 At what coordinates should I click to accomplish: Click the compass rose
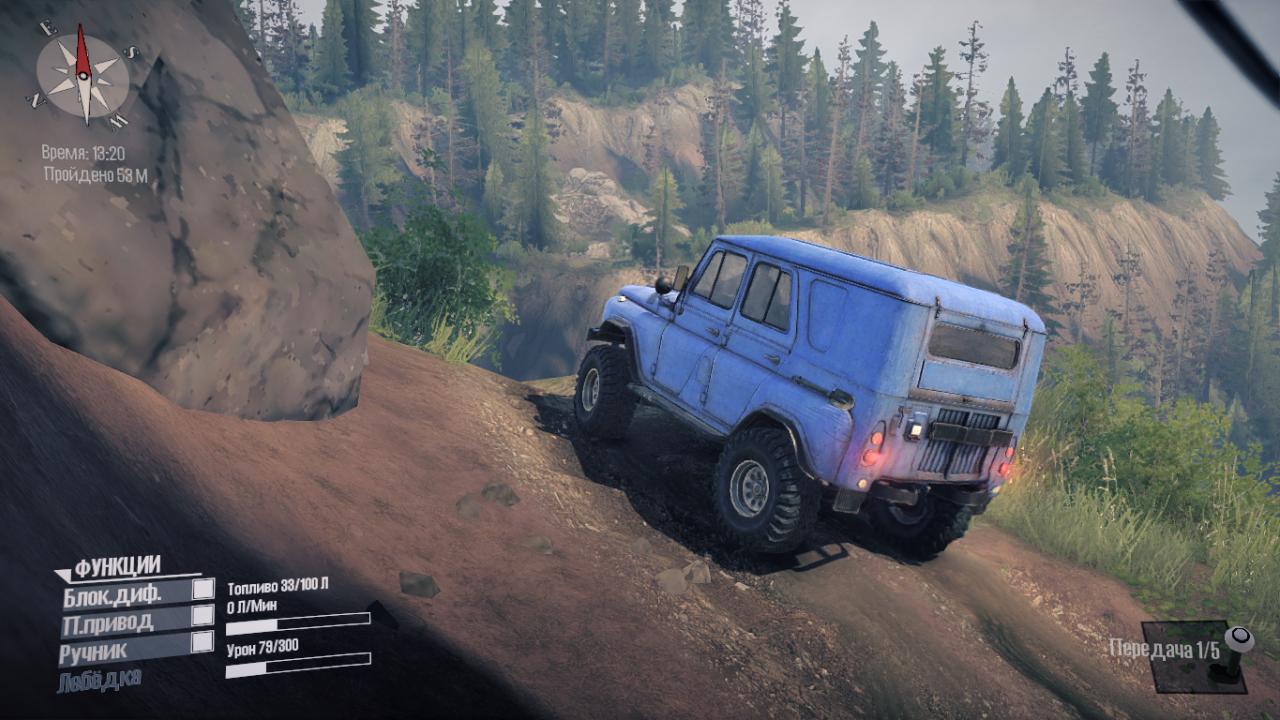point(83,73)
